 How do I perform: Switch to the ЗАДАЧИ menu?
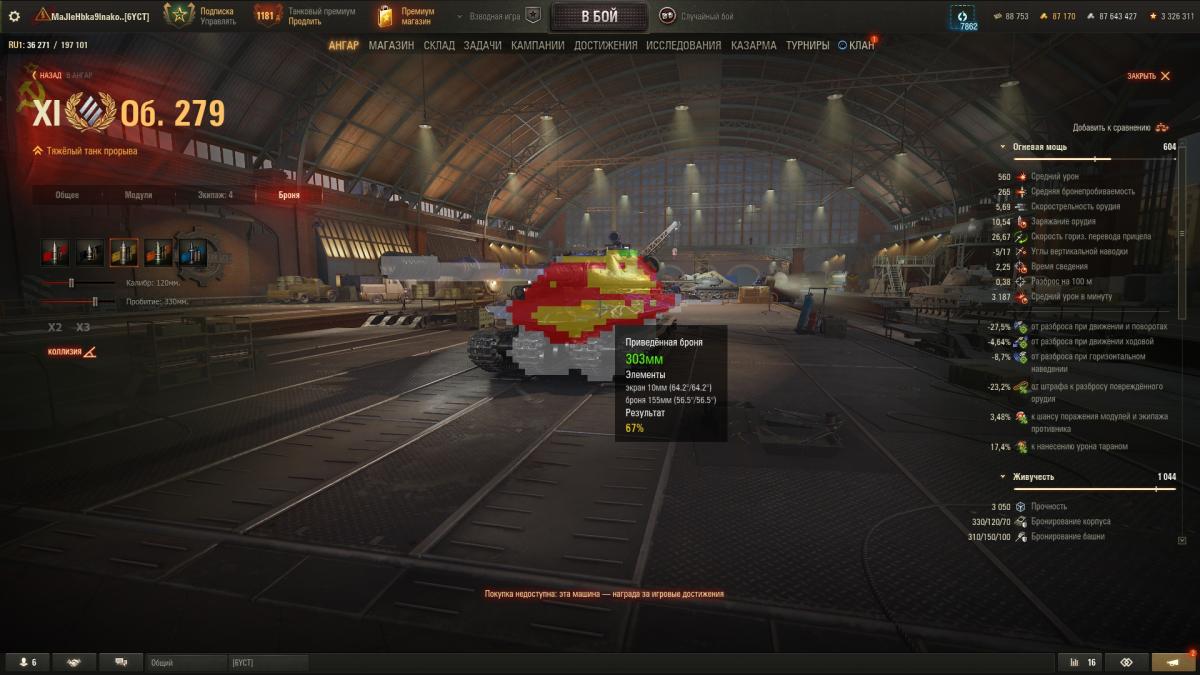click(x=482, y=45)
